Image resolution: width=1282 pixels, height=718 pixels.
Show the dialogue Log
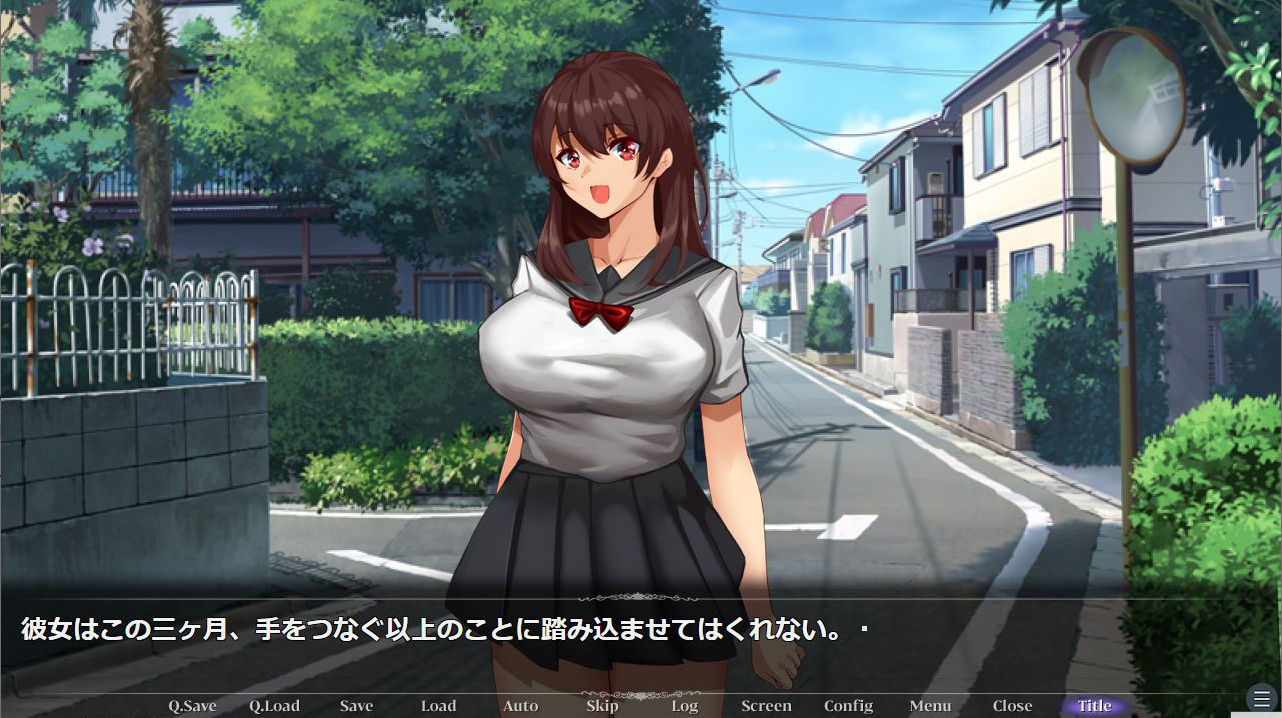pos(684,706)
